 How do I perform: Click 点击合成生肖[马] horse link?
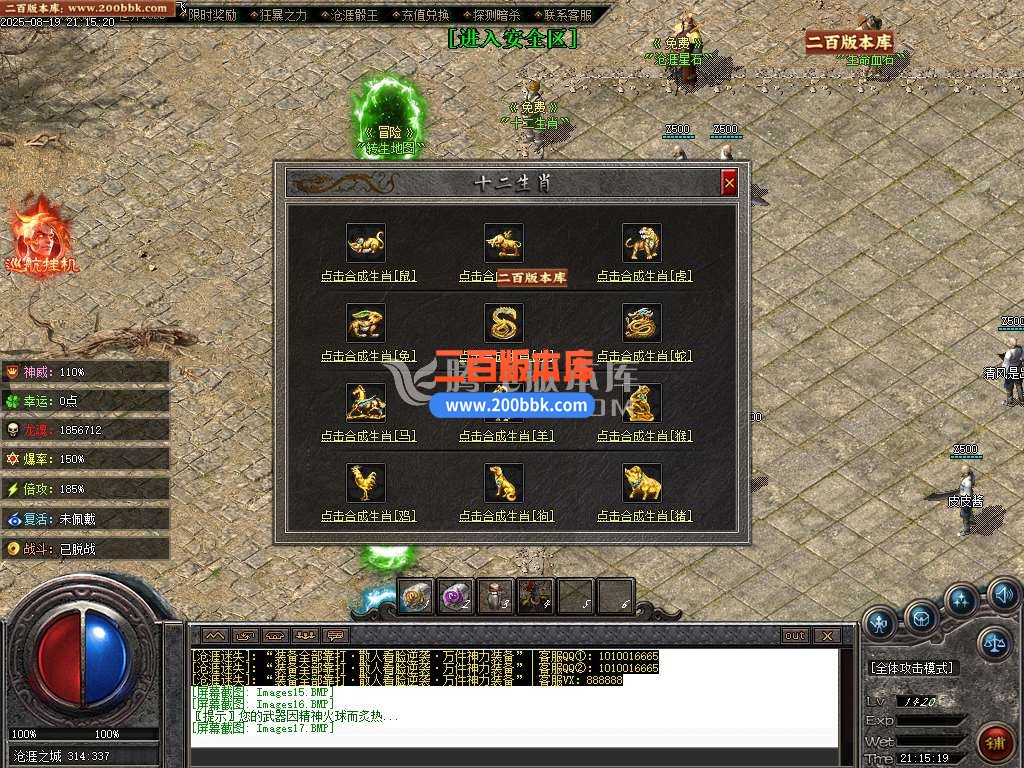pyautogui.click(x=368, y=436)
